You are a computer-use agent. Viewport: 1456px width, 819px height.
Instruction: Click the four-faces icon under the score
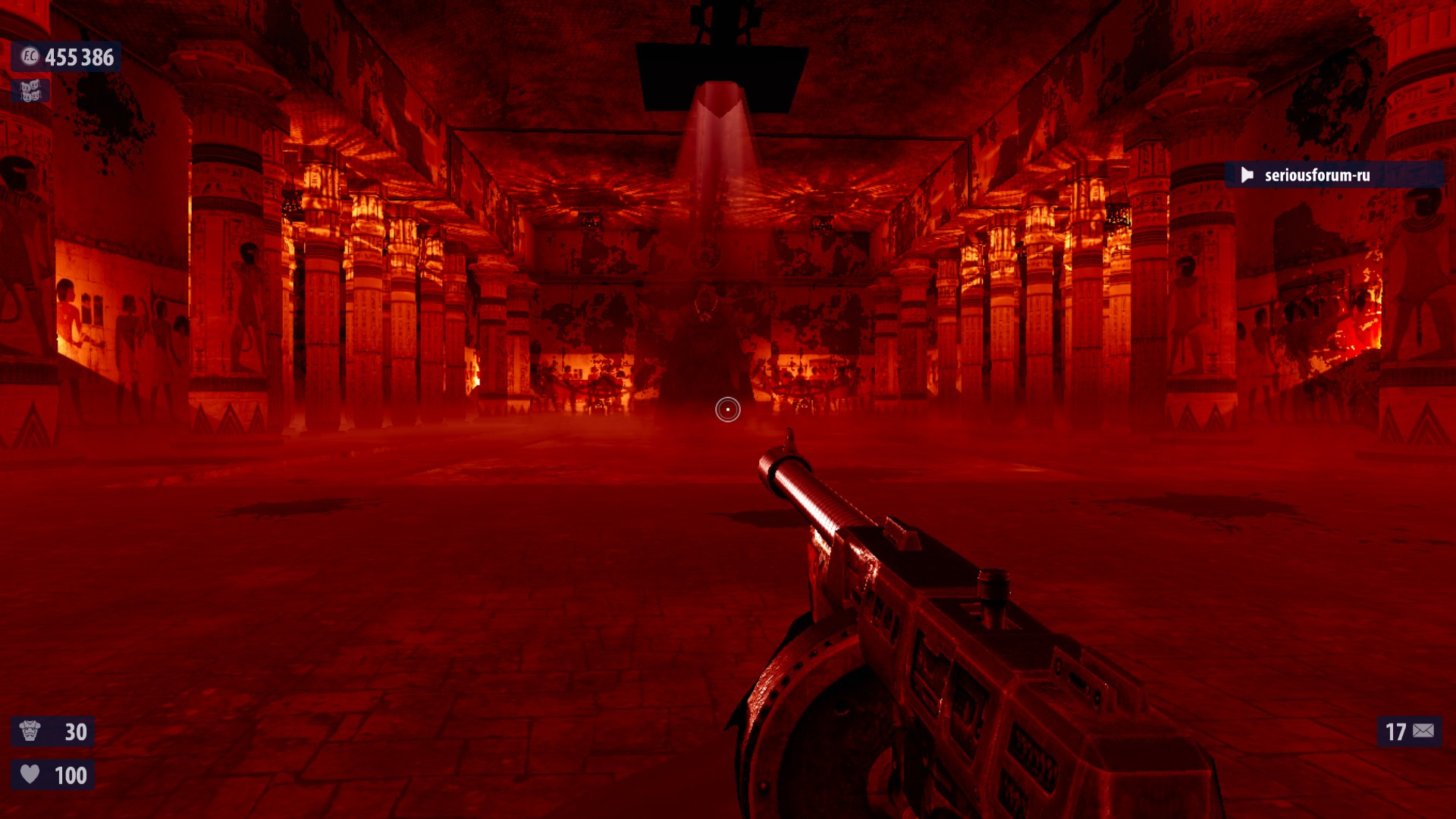(x=30, y=91)
